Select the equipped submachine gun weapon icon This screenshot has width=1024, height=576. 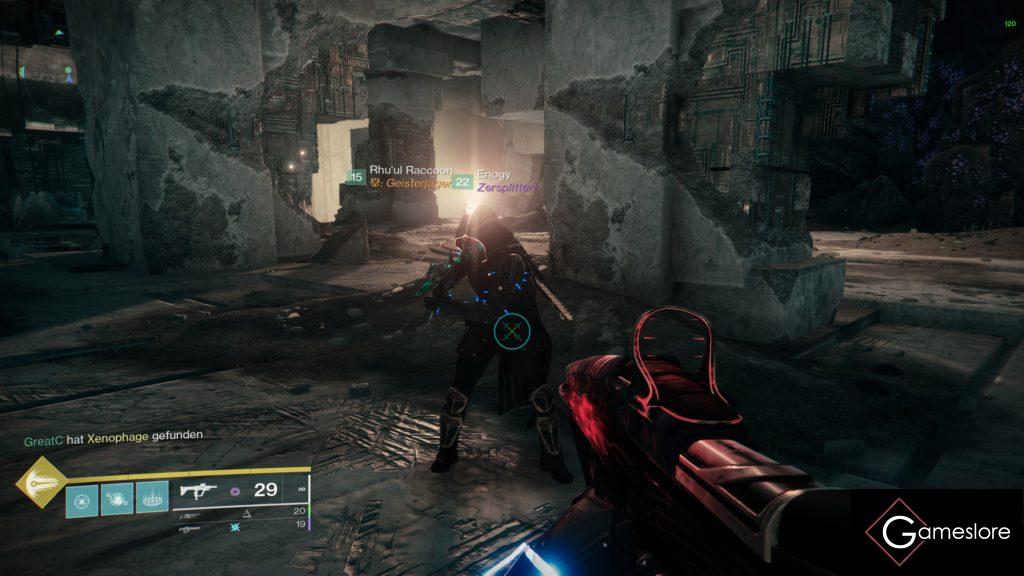198,491
